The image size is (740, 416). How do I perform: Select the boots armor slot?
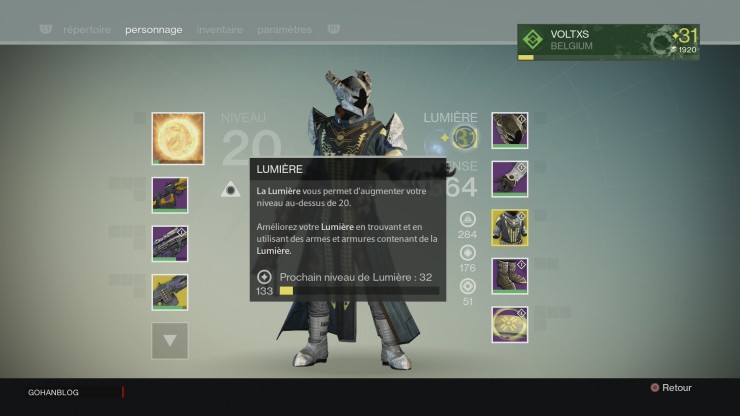(x=509, y=276)
